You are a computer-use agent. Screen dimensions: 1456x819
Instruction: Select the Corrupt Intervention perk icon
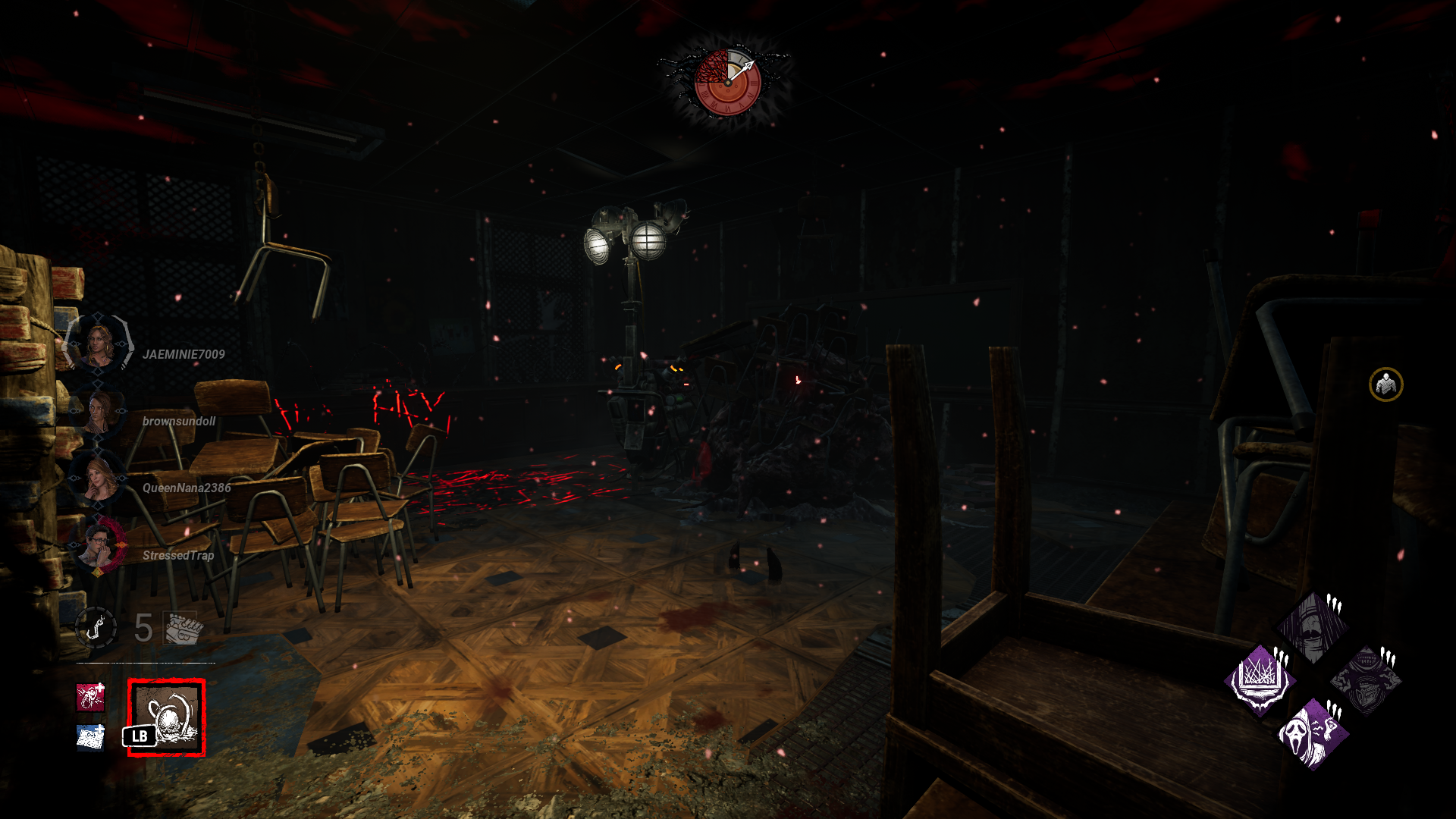(1260, 680)
